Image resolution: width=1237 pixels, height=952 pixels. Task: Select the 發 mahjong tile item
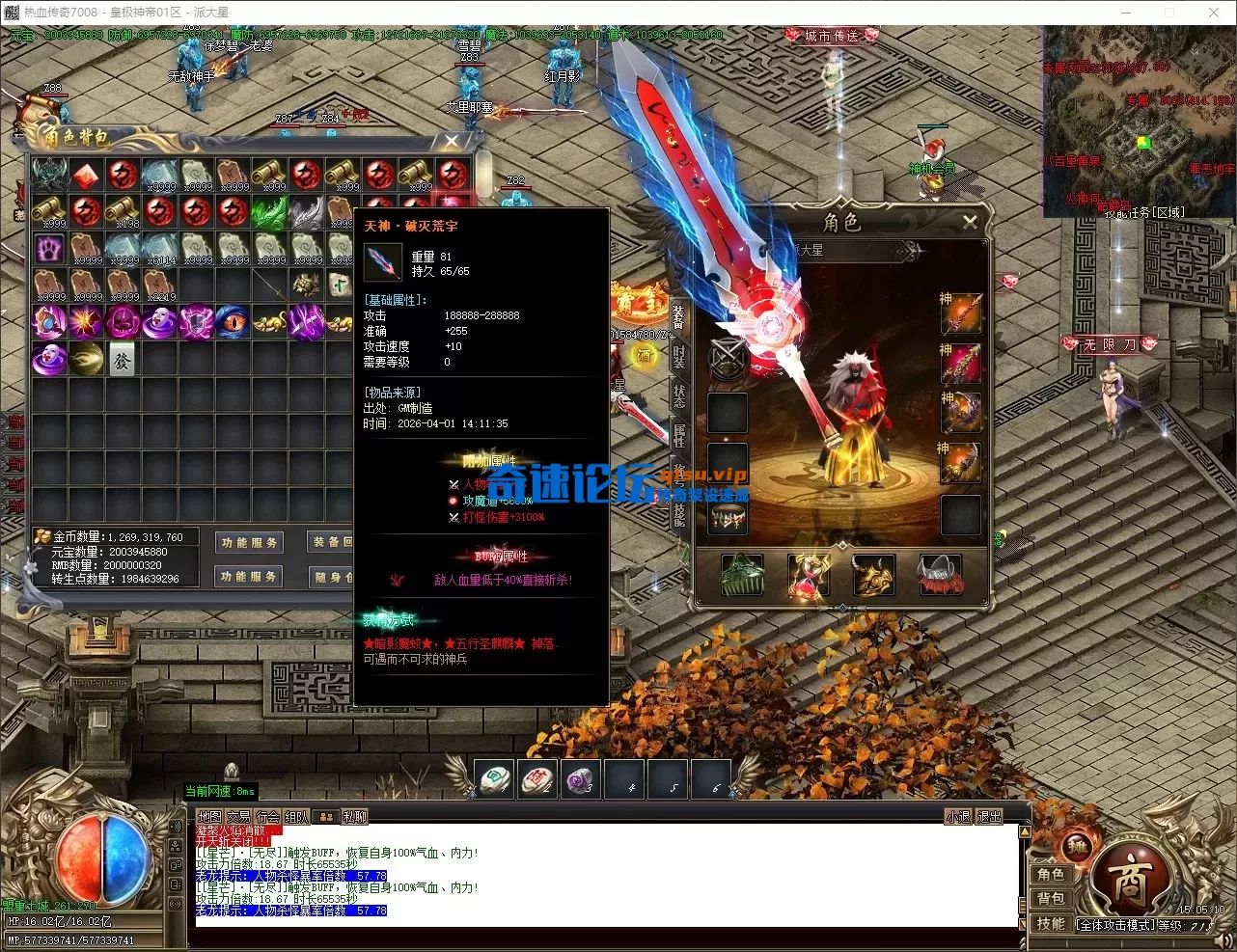(123, 360)
